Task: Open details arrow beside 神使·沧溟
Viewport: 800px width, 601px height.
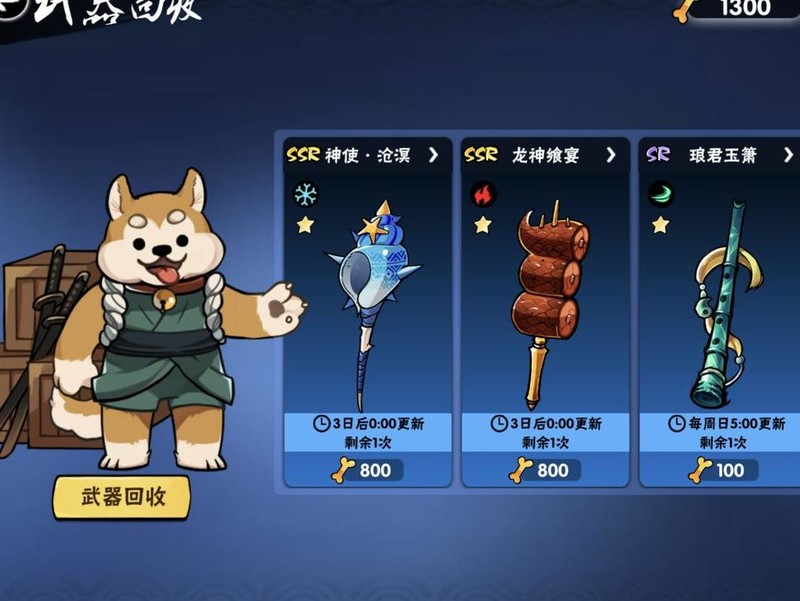Action: click(x=433, y=155)
